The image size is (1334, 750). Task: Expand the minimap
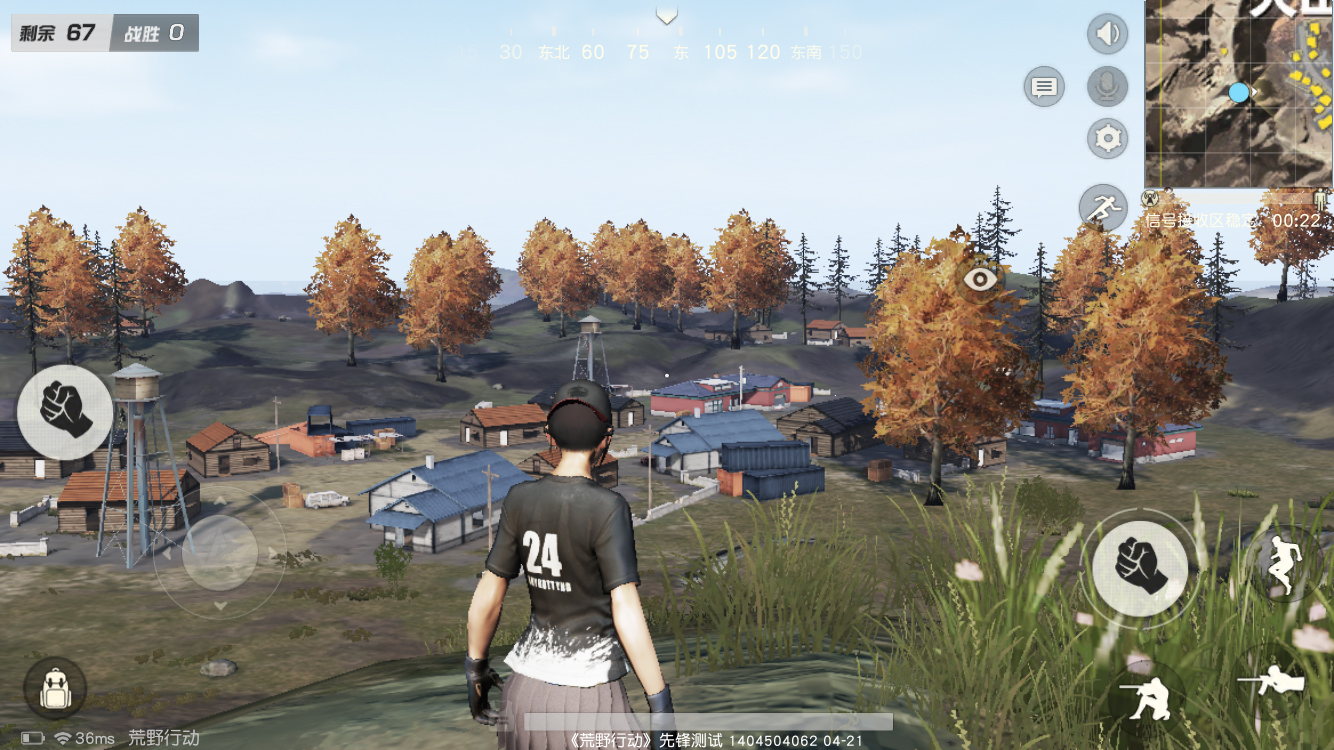(x=1238, y=93)
